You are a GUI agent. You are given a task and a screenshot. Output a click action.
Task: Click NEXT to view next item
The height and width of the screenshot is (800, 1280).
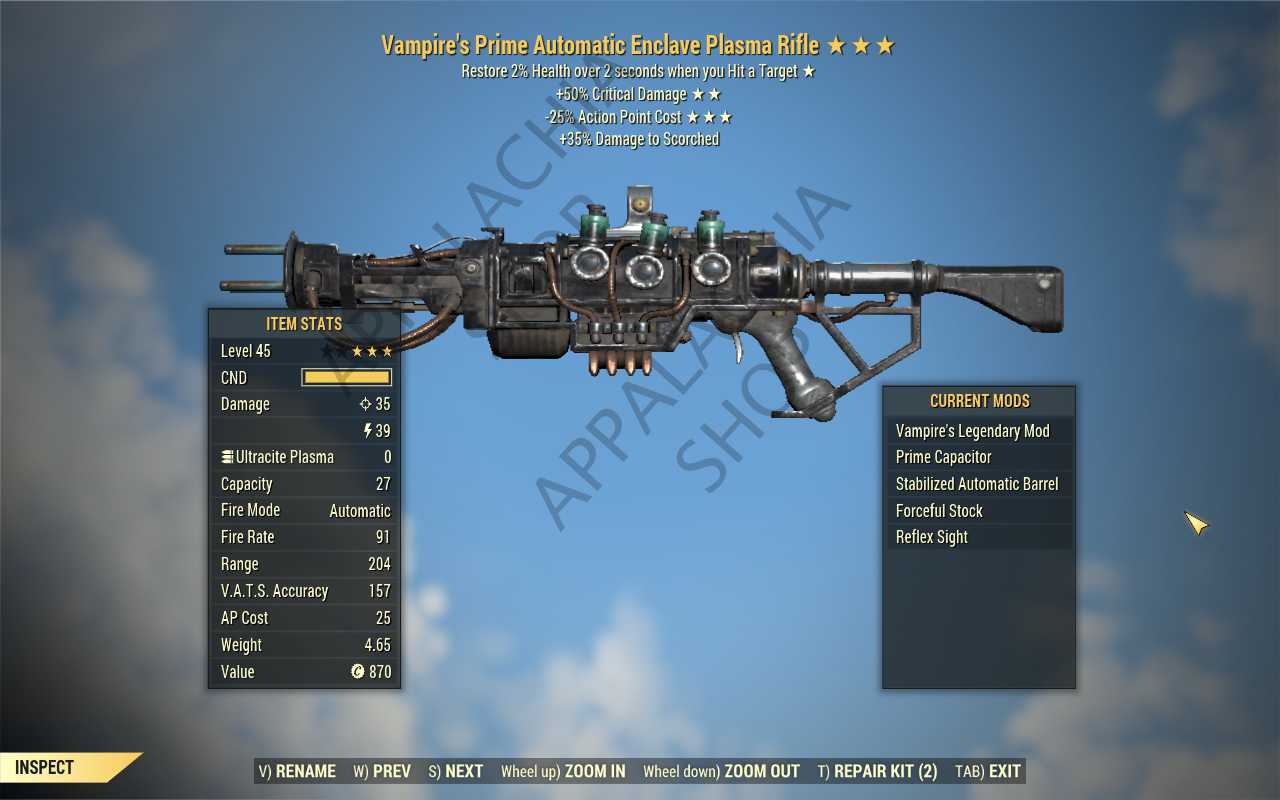(456, 771)
